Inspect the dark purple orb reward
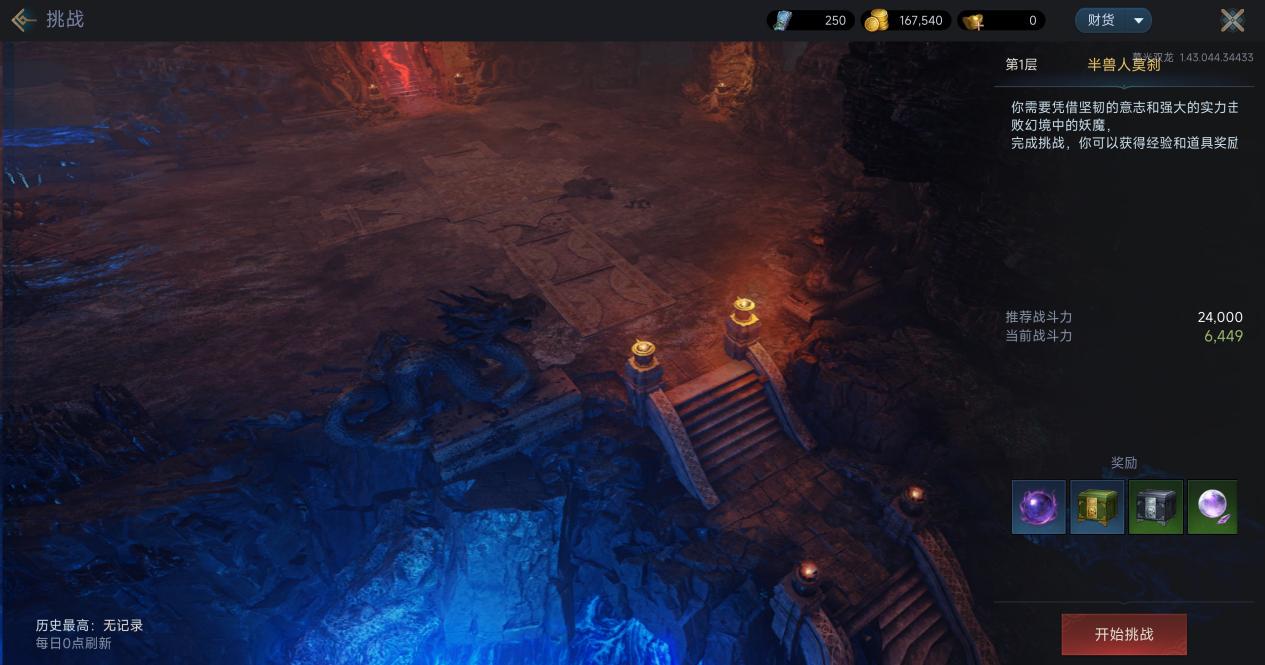 (1038, 507)
